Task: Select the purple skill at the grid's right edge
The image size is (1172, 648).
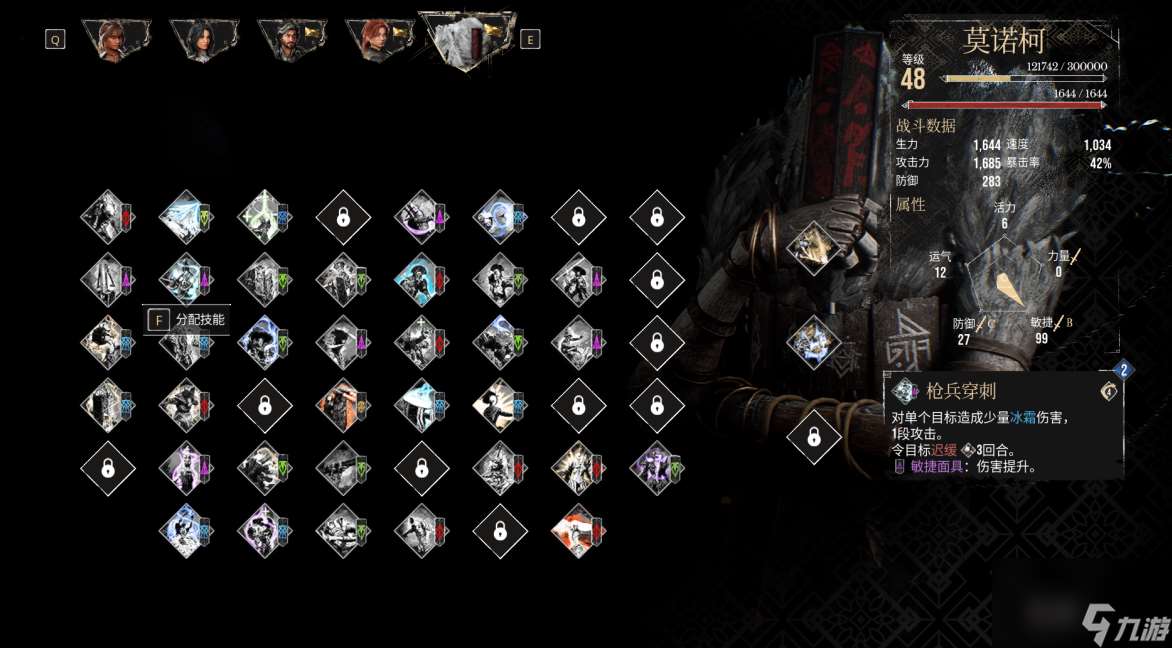Action: tap(657, 467)
